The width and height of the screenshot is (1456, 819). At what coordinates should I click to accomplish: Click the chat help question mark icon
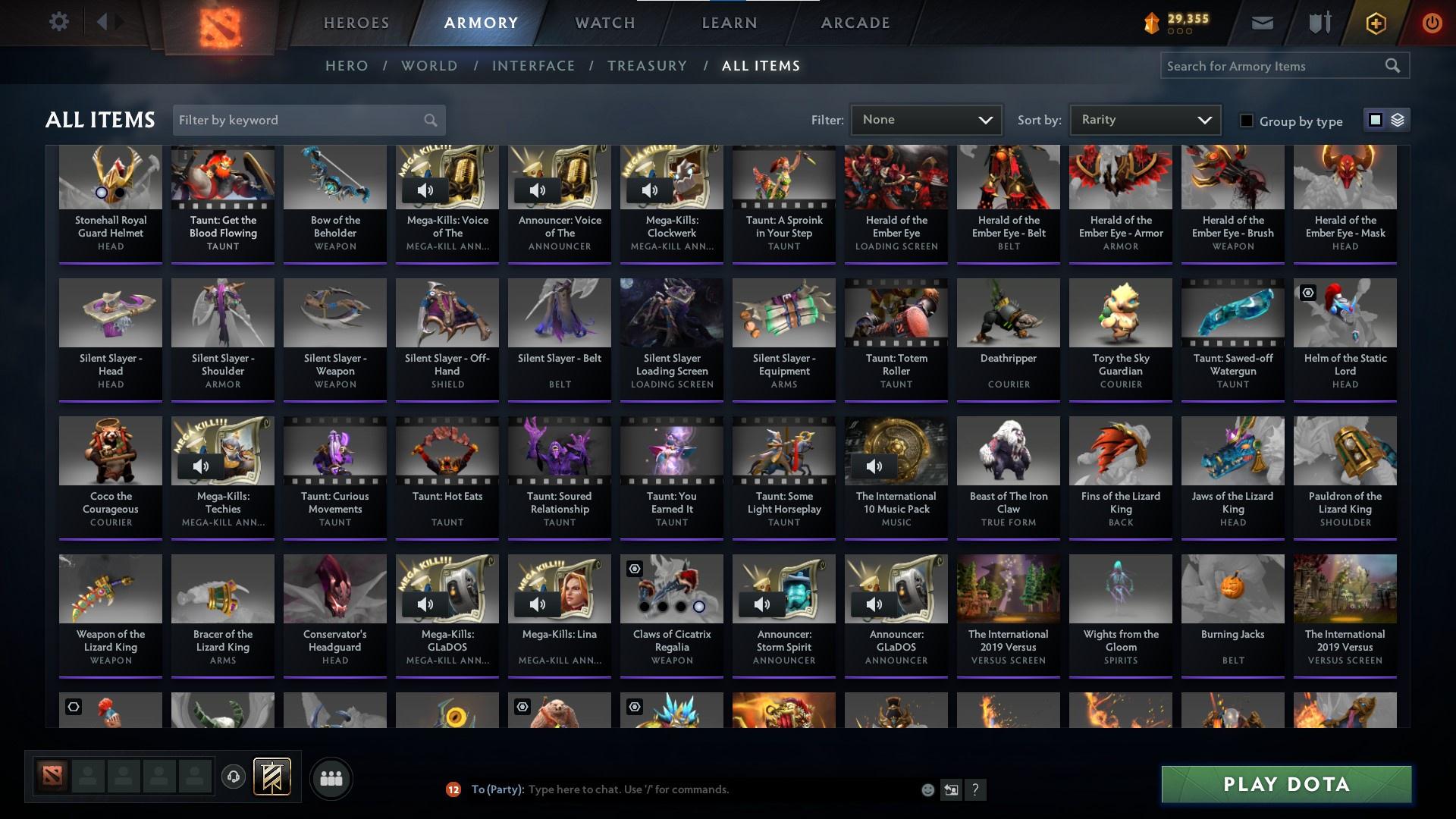point(975,789)
